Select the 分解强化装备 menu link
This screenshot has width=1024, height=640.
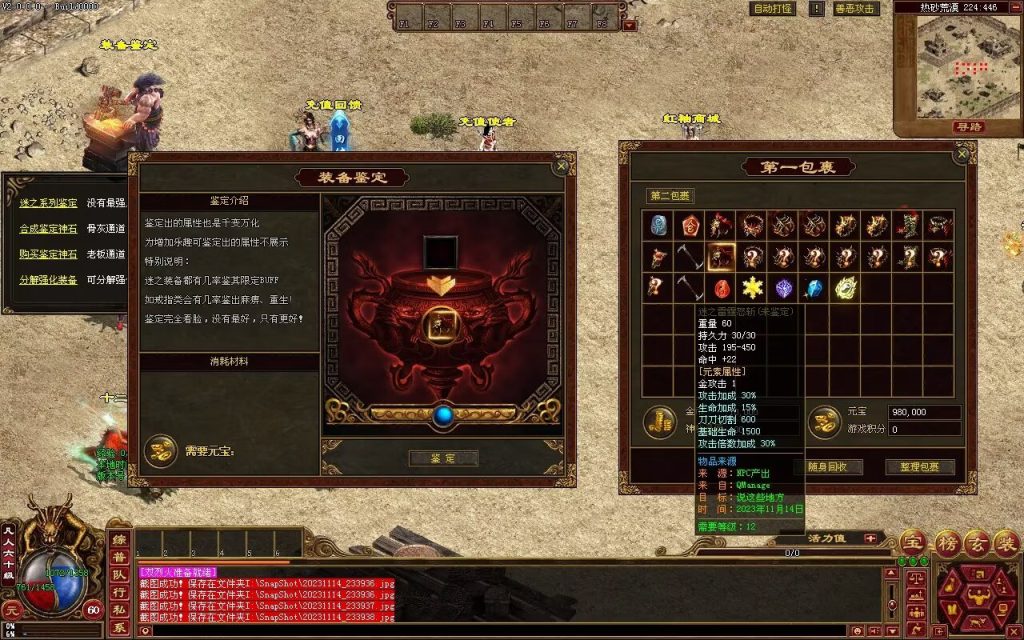tap(48, 280)
